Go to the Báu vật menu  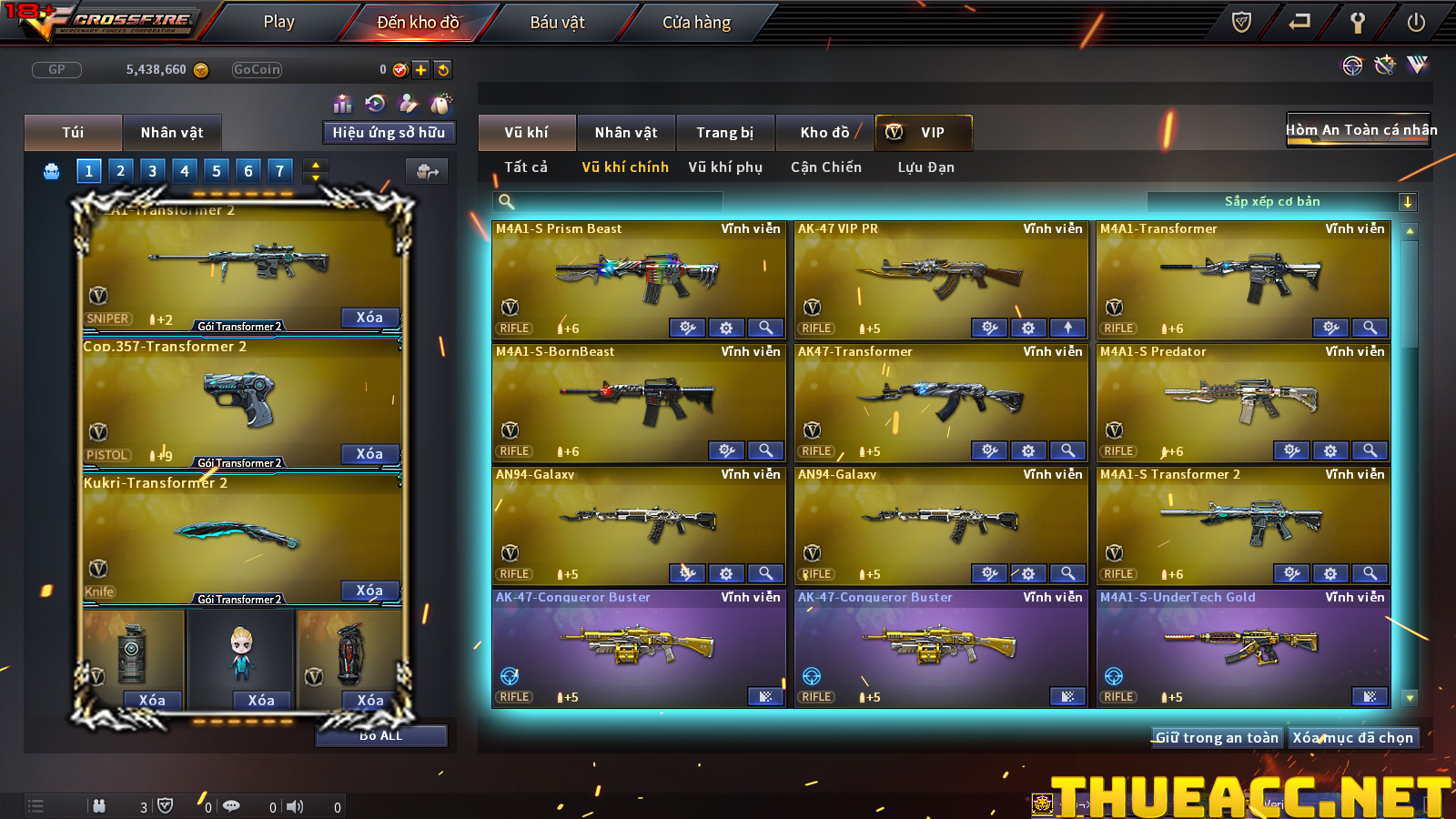(x=557, y=22)
